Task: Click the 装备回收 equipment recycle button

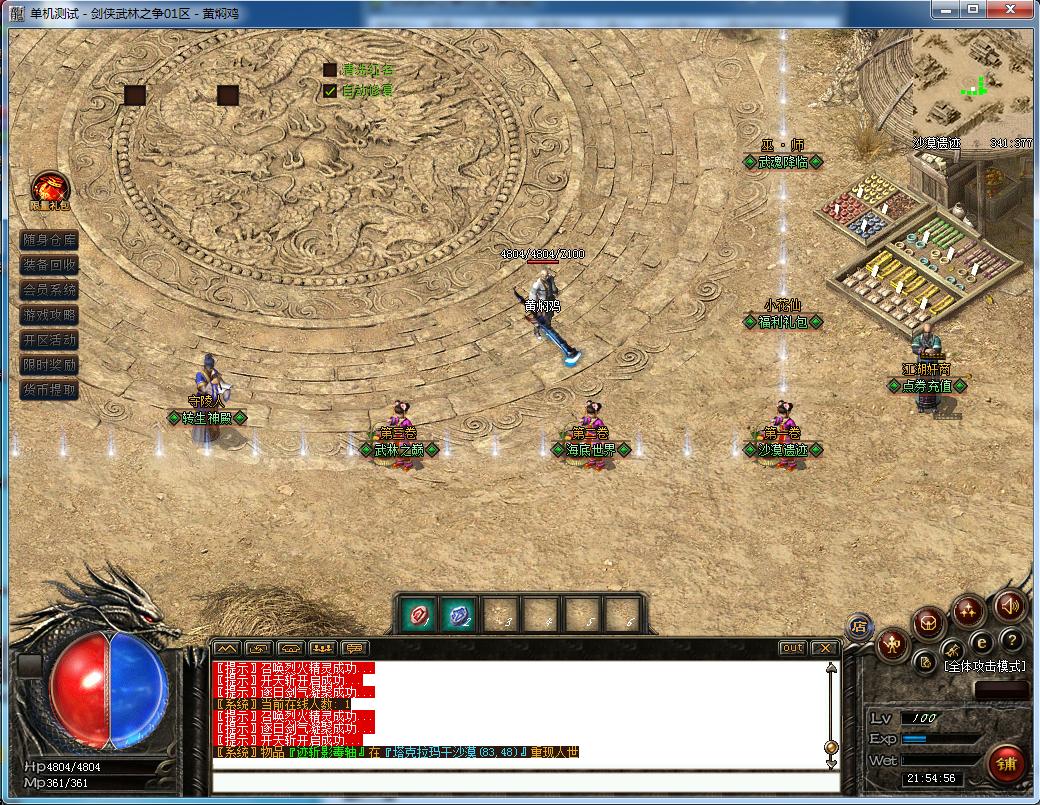Action: [x=49, y=265]
